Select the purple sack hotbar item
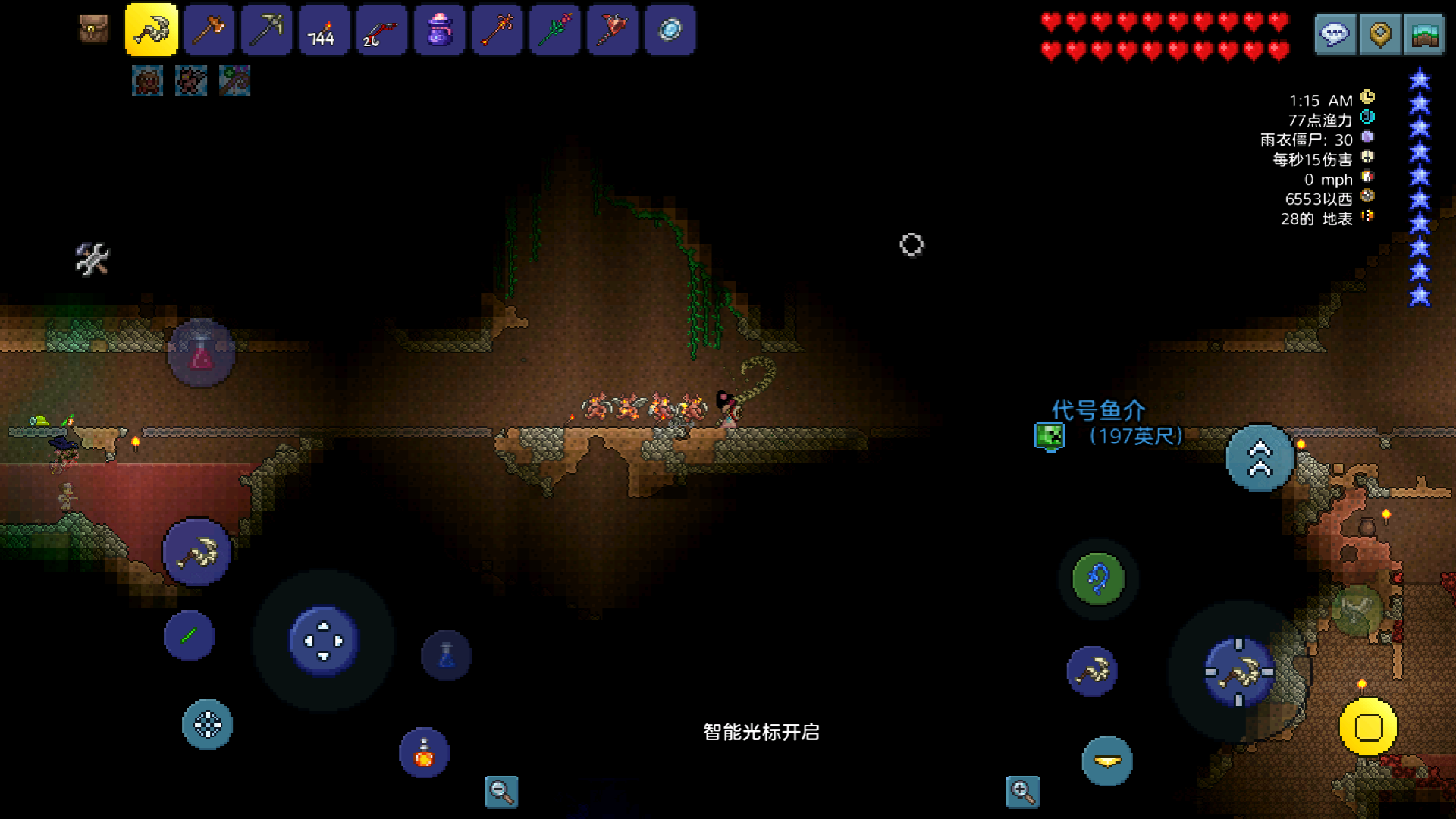The height and width of the screenshot is (819, 1456). click(439, 30)
